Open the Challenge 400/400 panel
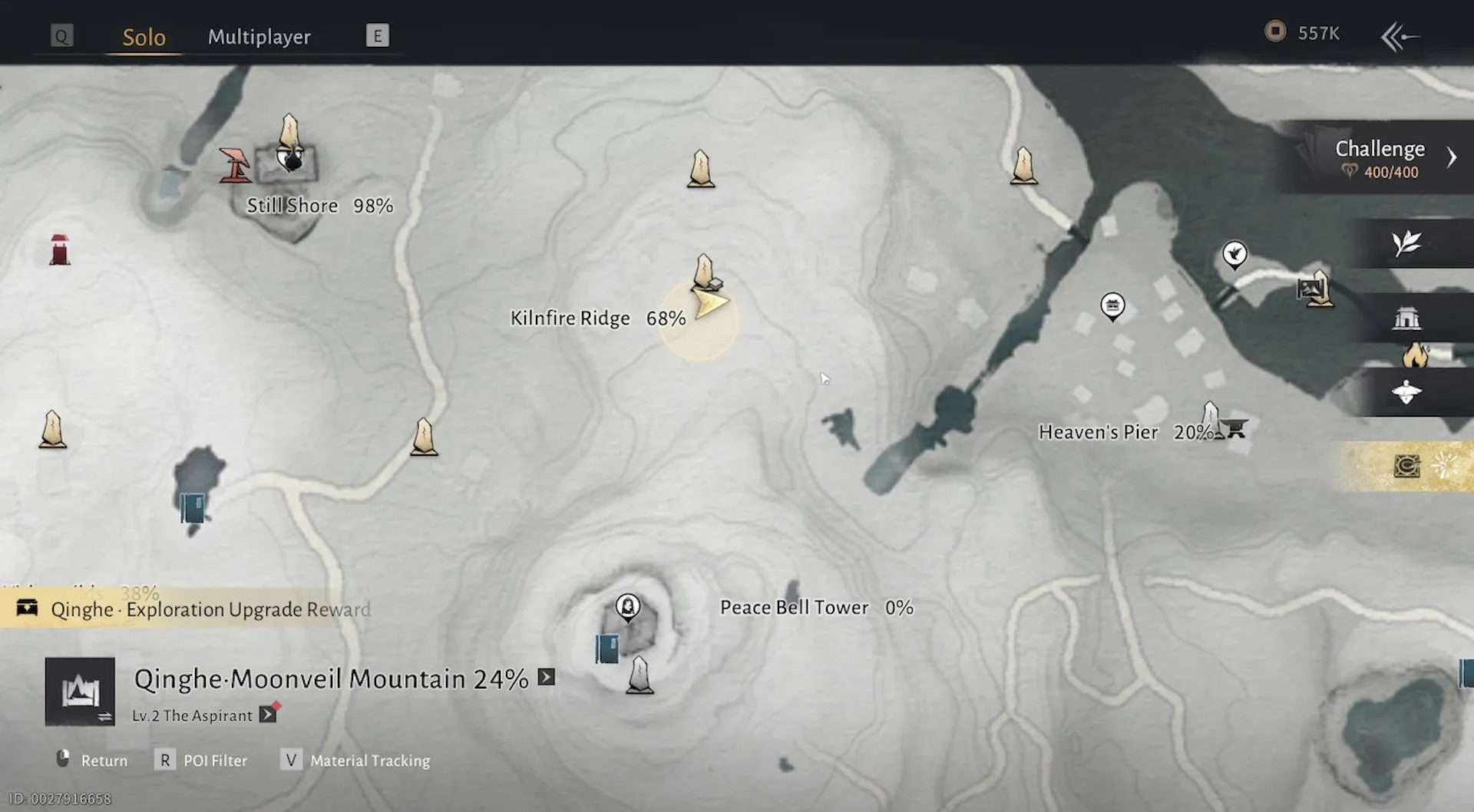Viewport: 1474px width, 812px height. [x=1380, y=157]
